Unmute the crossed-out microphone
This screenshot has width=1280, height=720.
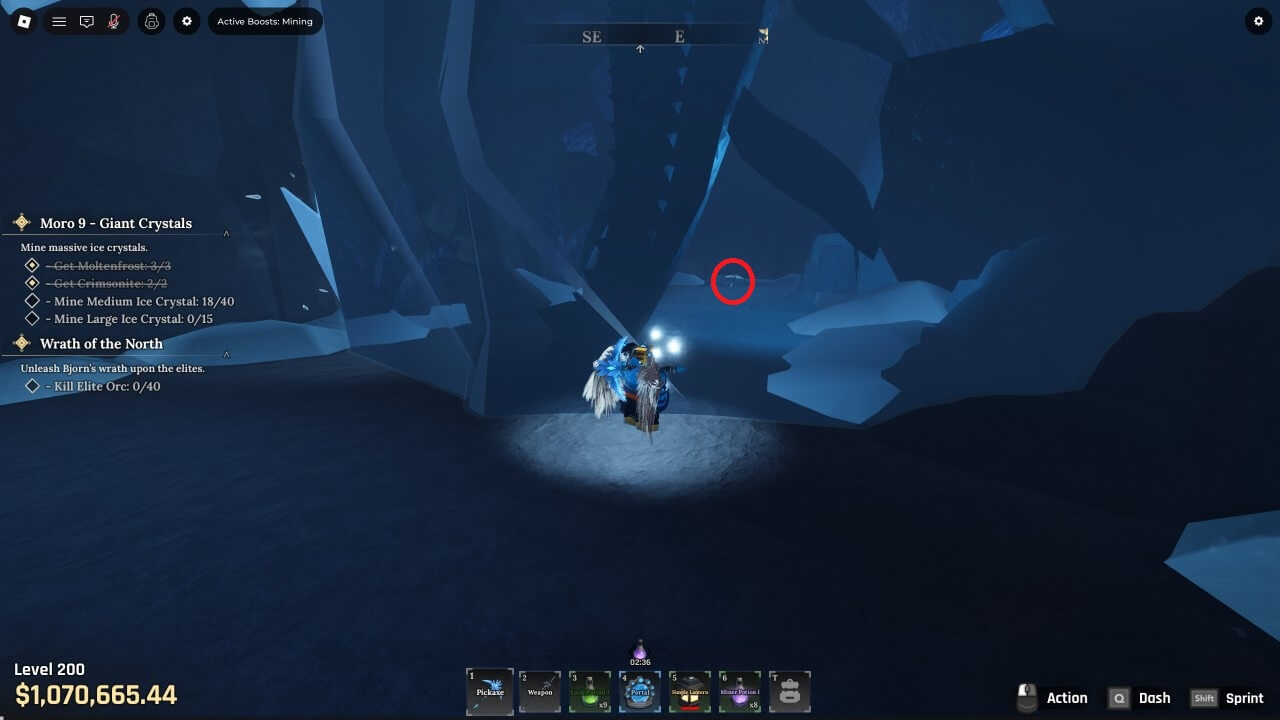click(x=115, y=21)
